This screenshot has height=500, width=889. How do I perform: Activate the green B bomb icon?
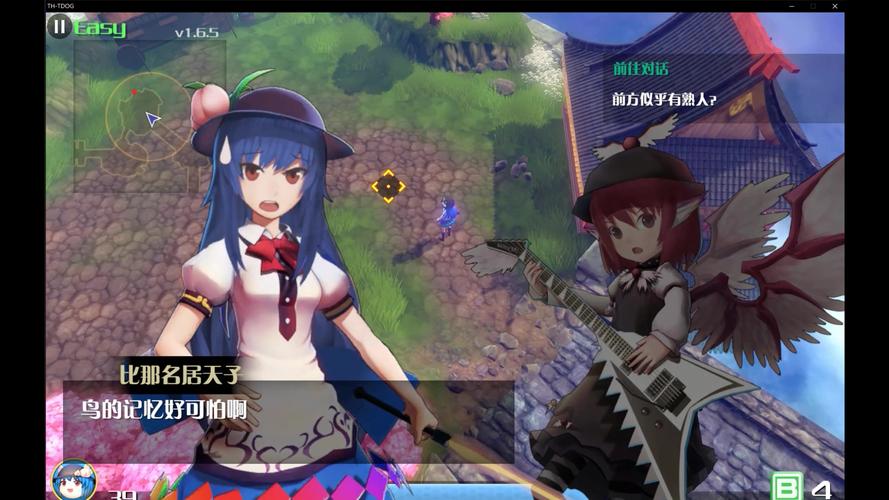(789, 487)
